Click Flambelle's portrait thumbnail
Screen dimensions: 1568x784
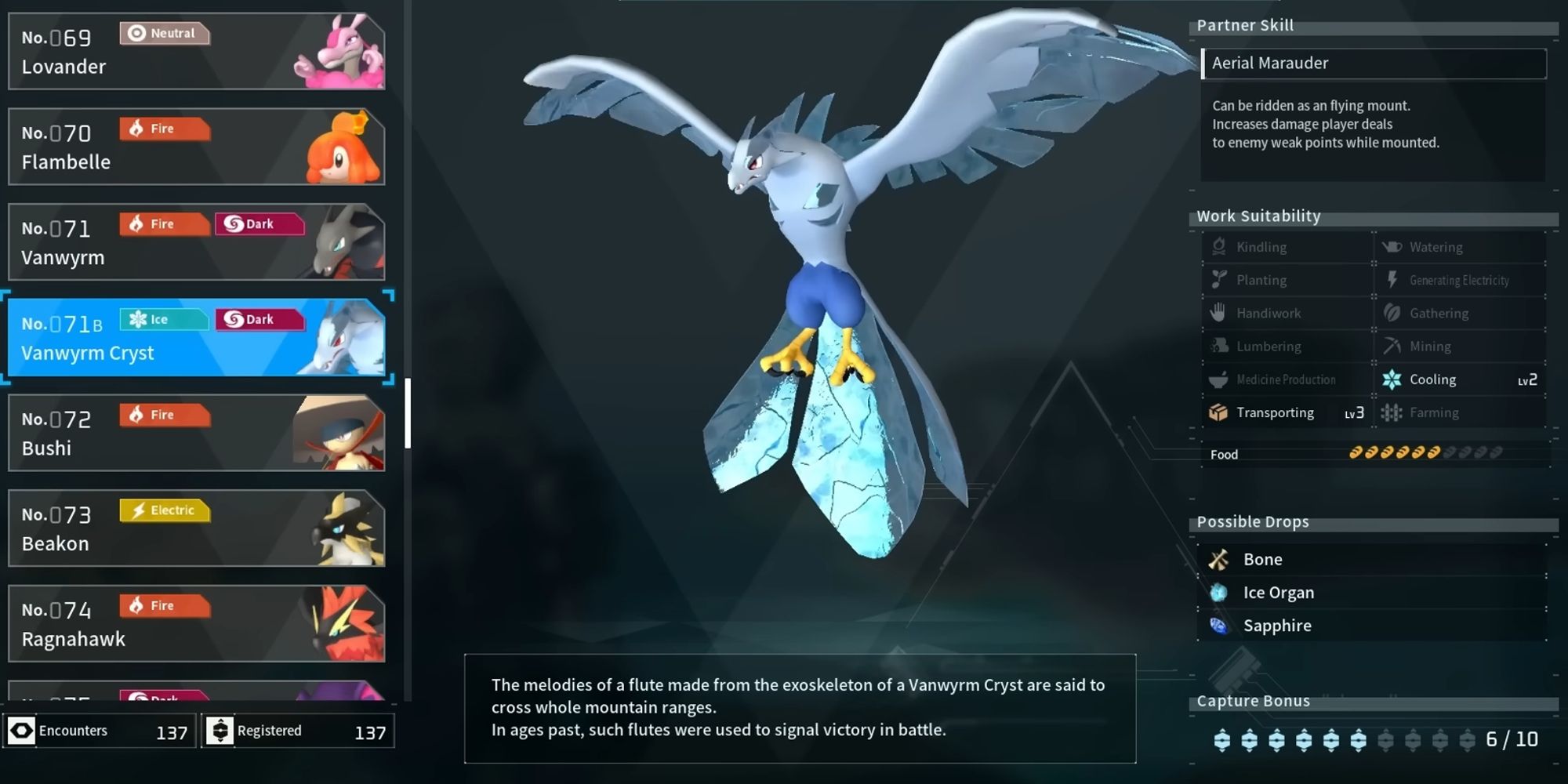345,146
